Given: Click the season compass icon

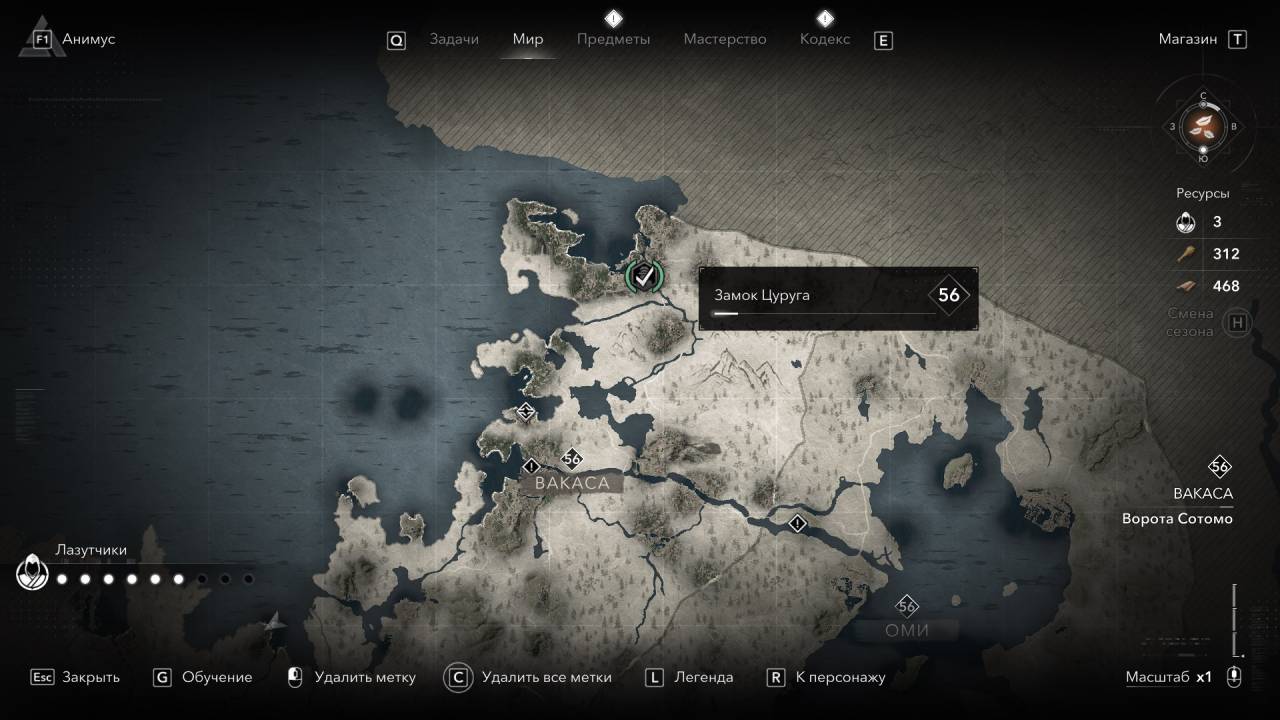Looking at the screenshot, I should pyautogui.click(x=1202, y=127).
